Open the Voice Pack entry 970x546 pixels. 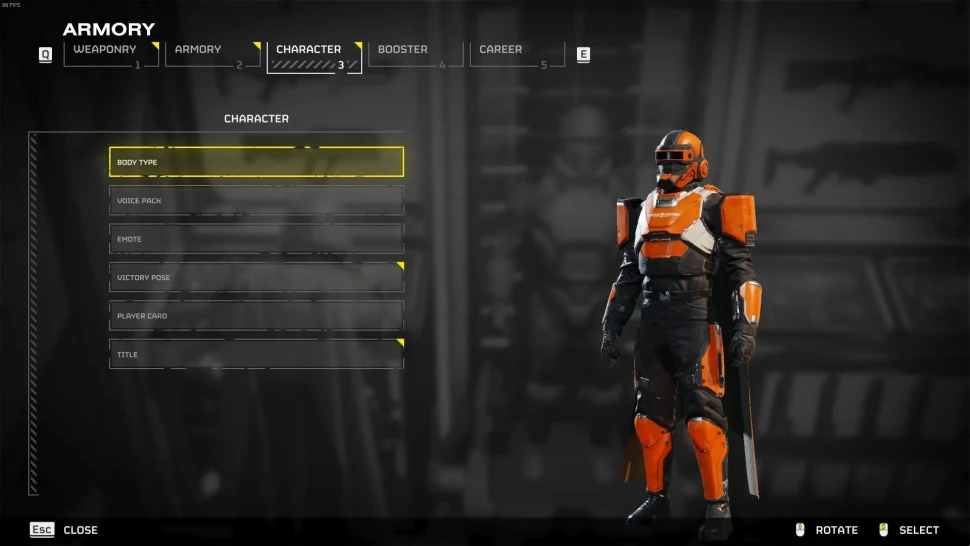click(x=256, y=200)
